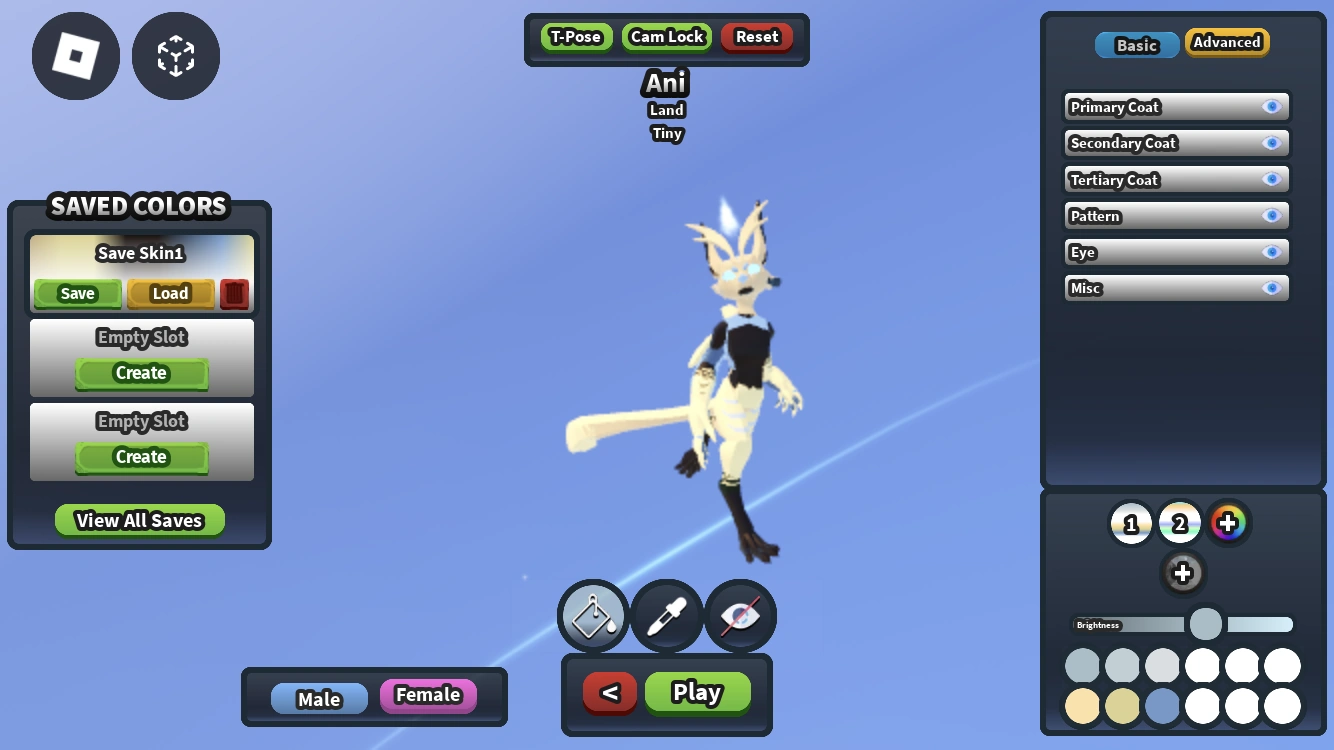Select the Female gender option

(x=428, y=695)
